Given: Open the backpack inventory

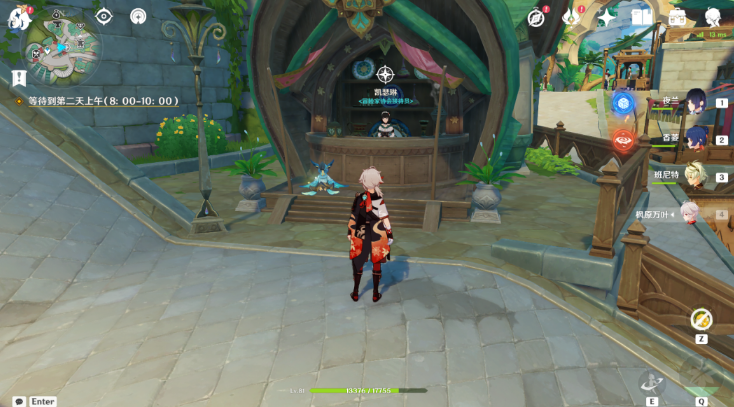Looking at the screenshot, I should pos(677,17).
